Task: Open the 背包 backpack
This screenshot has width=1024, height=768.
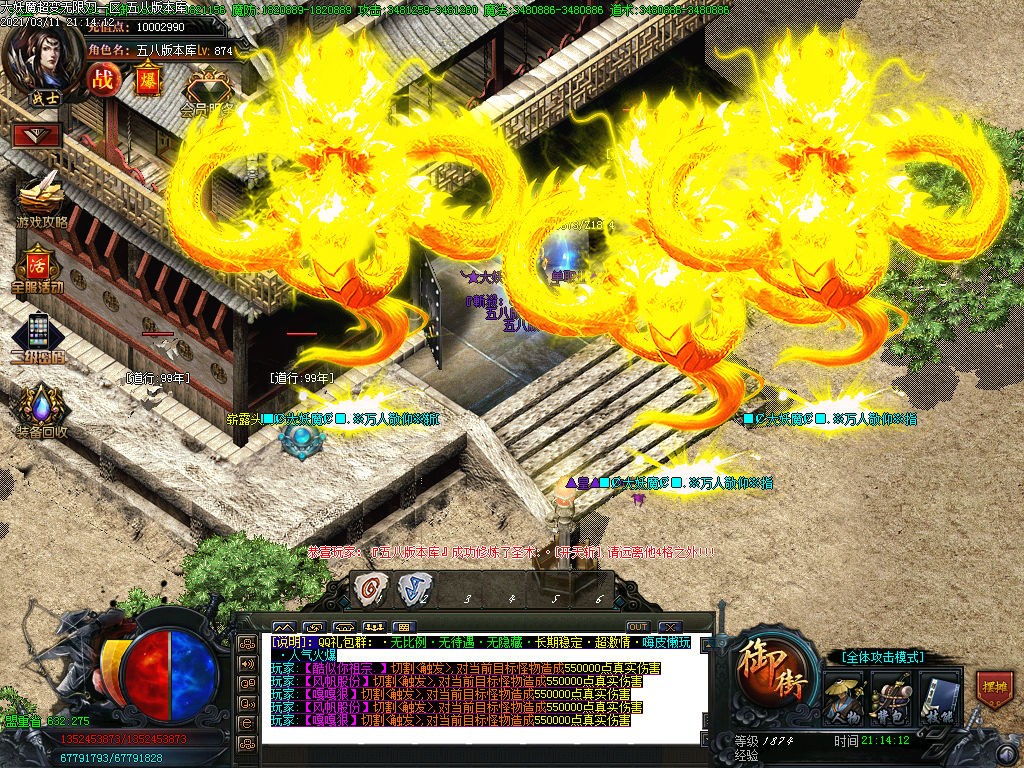Action: 889,696
